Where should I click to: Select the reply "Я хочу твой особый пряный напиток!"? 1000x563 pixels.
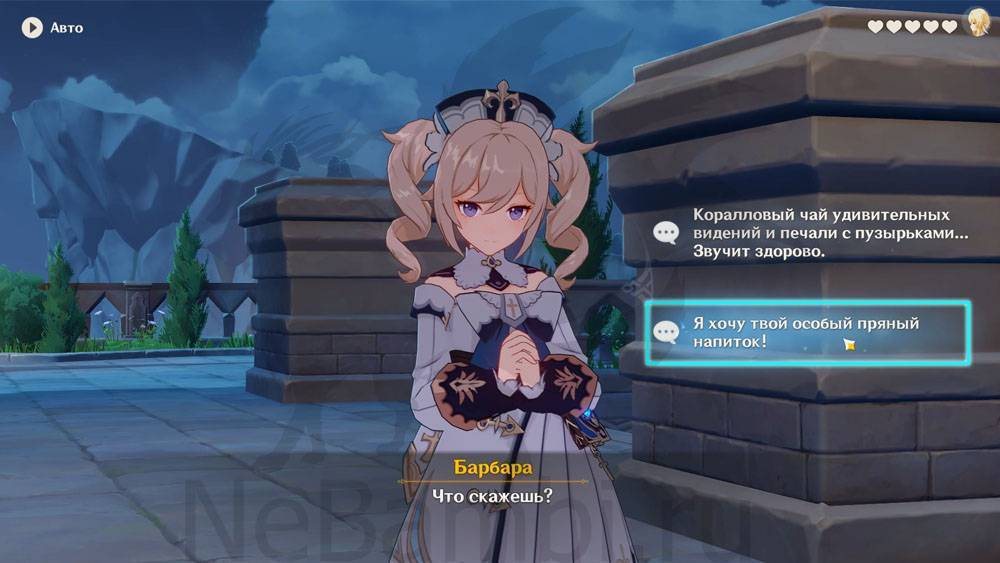tap(806, 333)
